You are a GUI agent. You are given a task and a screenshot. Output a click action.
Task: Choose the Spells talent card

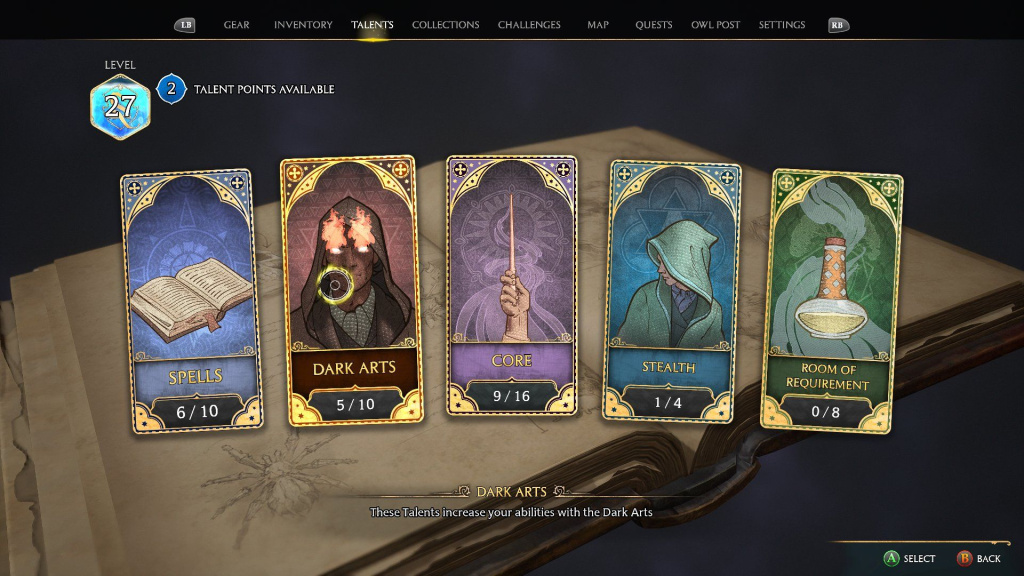point(192,300)
